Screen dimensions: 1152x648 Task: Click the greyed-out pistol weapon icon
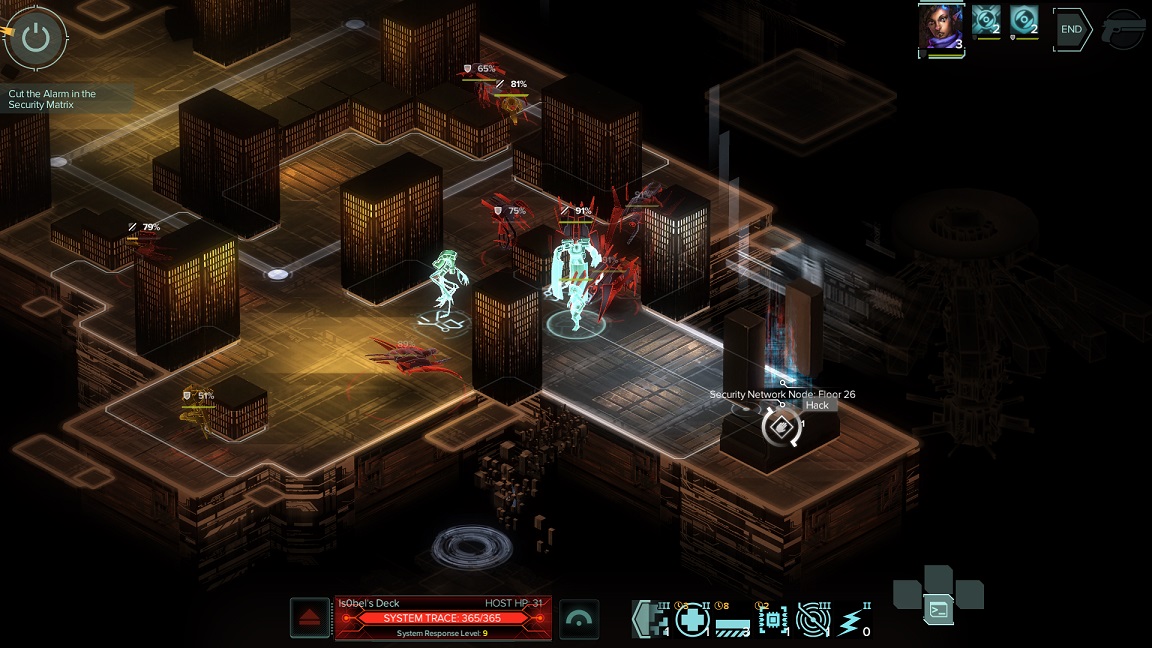click(1124, 31)
